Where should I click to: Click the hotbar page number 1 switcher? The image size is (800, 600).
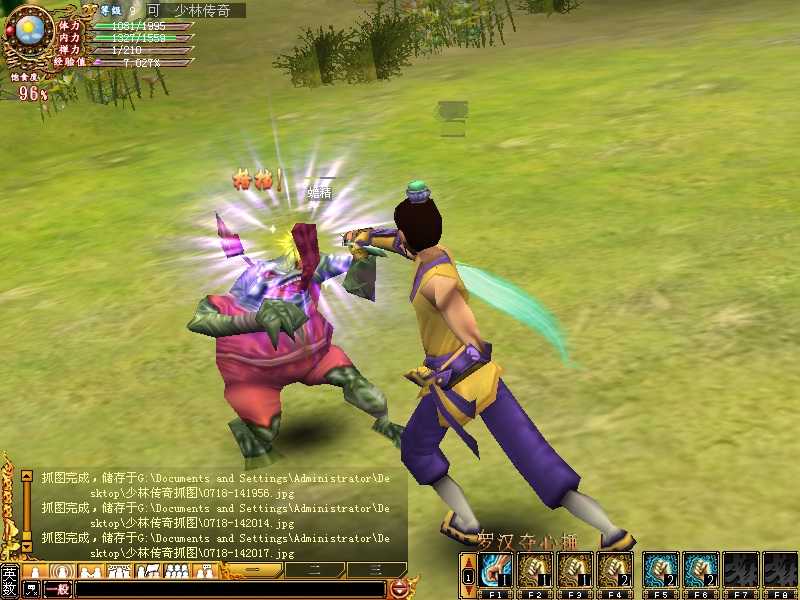(469, 577)
